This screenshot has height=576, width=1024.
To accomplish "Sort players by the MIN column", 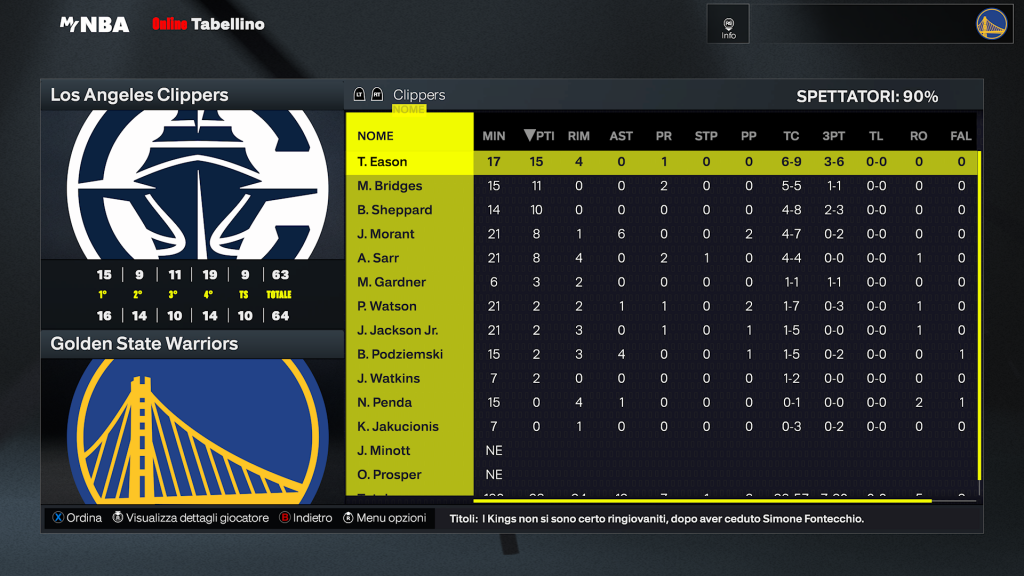I will coord(494,136).
